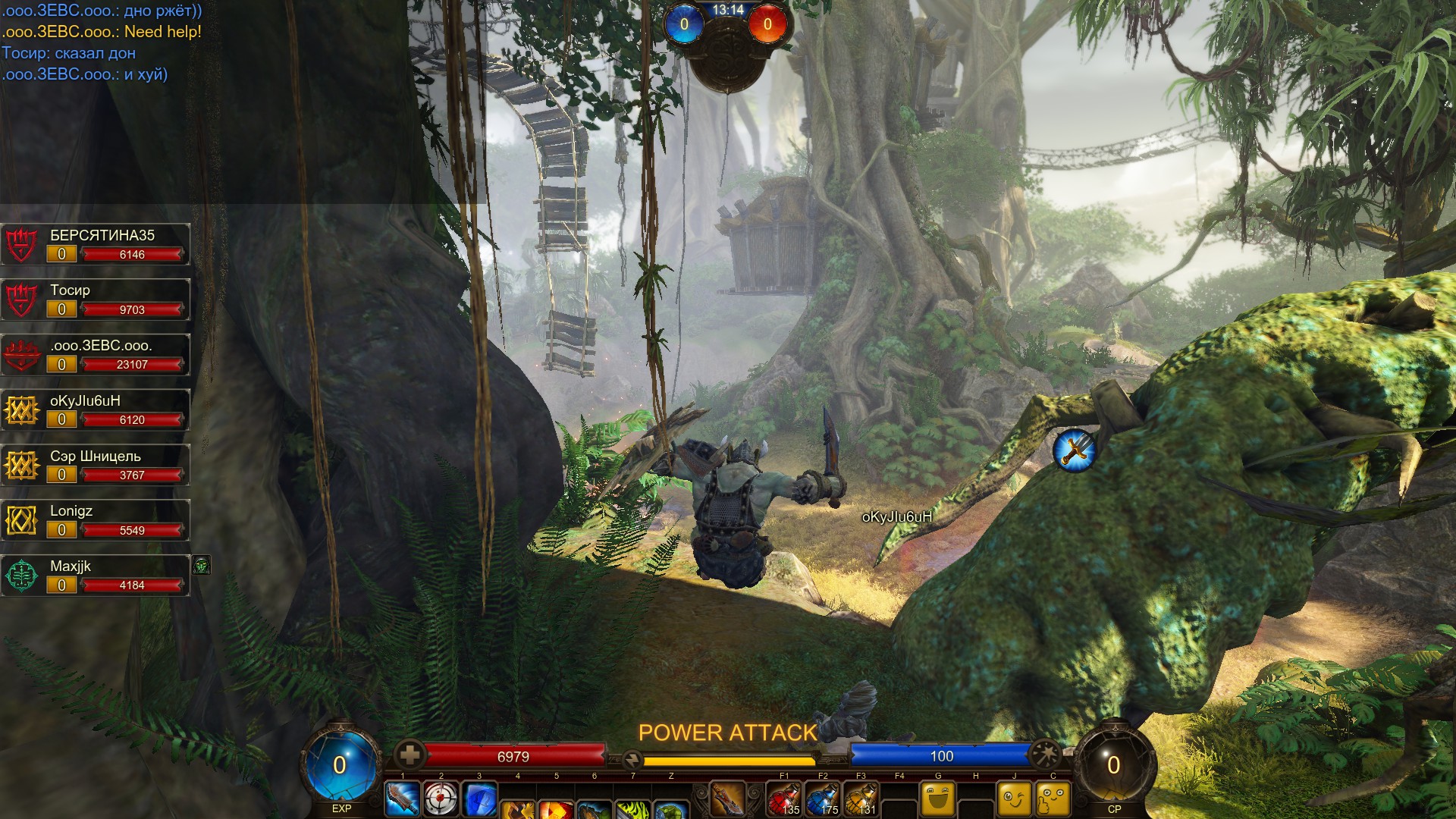Trigger the laughing face emote
The width and height of the screenshot is (1456, 819).
pyautogui.click(x=938, y=799)
